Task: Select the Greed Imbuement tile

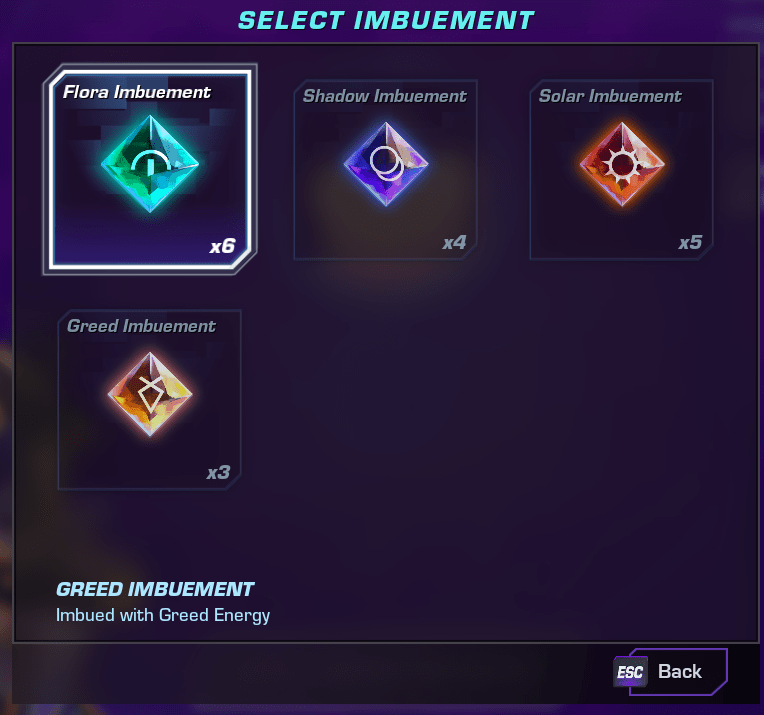Action: click(x=149, y=400)
